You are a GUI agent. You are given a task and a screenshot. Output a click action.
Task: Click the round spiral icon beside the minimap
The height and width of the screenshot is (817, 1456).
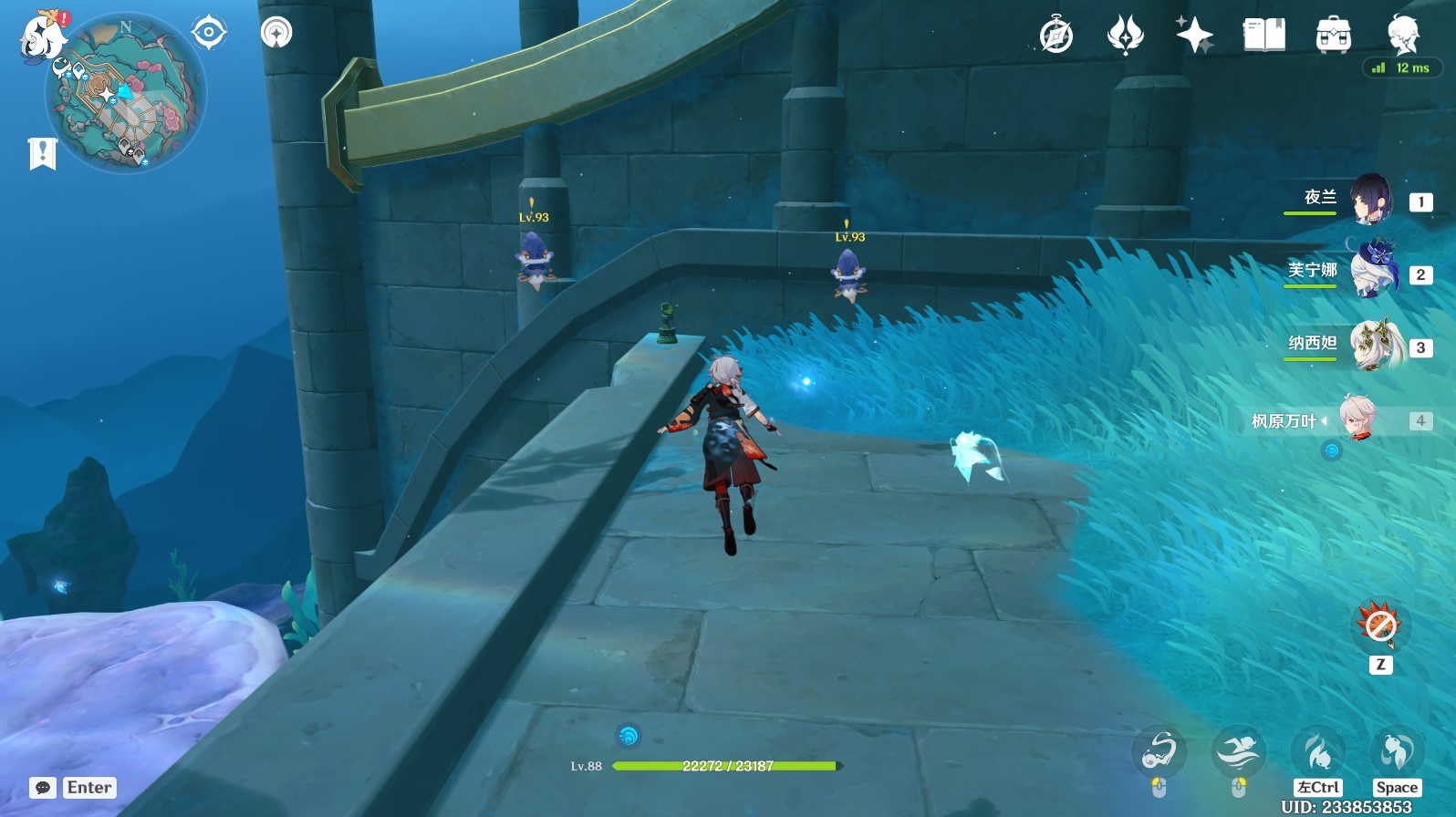click(x=276, y=33)
